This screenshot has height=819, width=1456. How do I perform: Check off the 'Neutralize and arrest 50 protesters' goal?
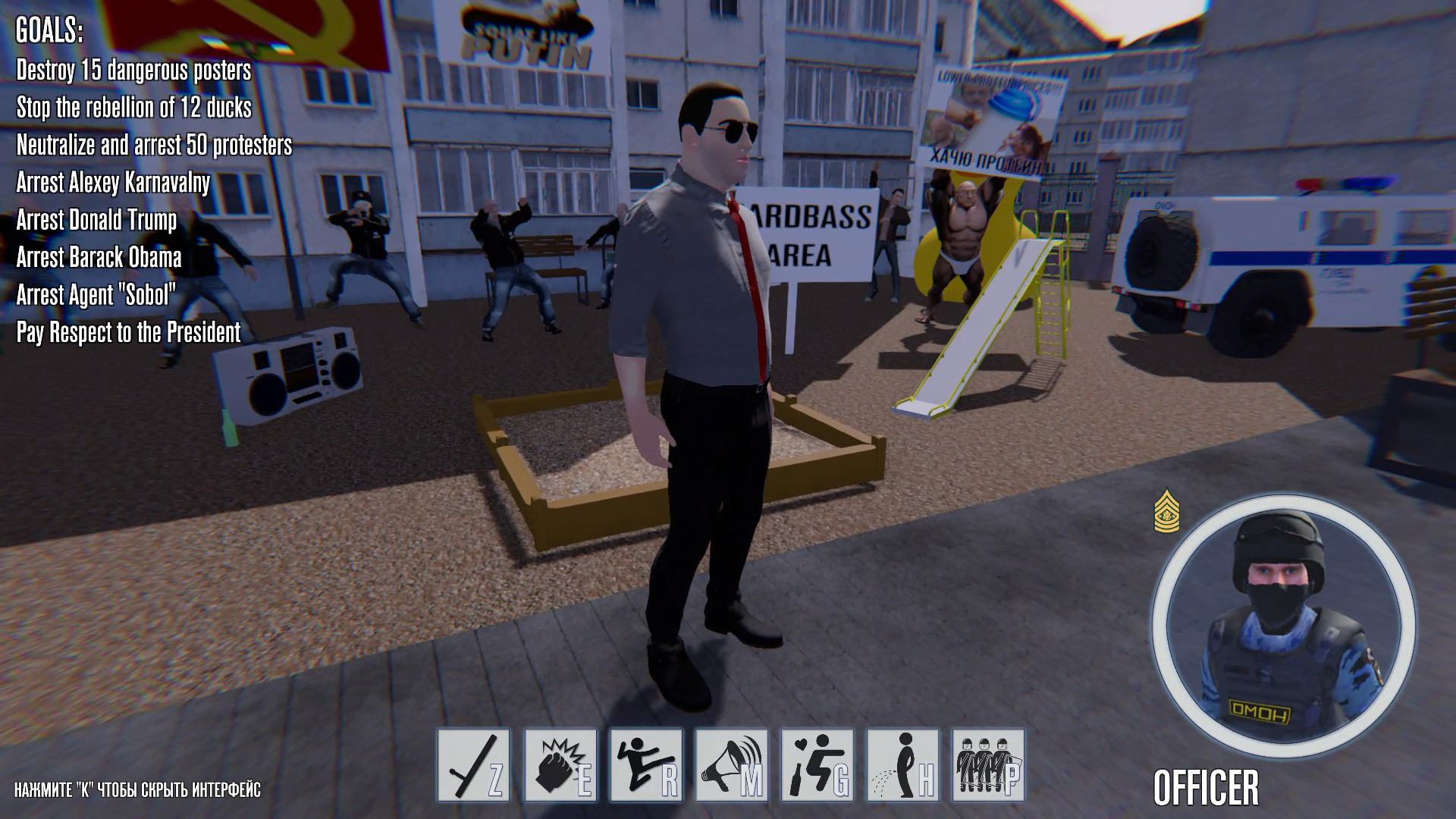(154, 146)
